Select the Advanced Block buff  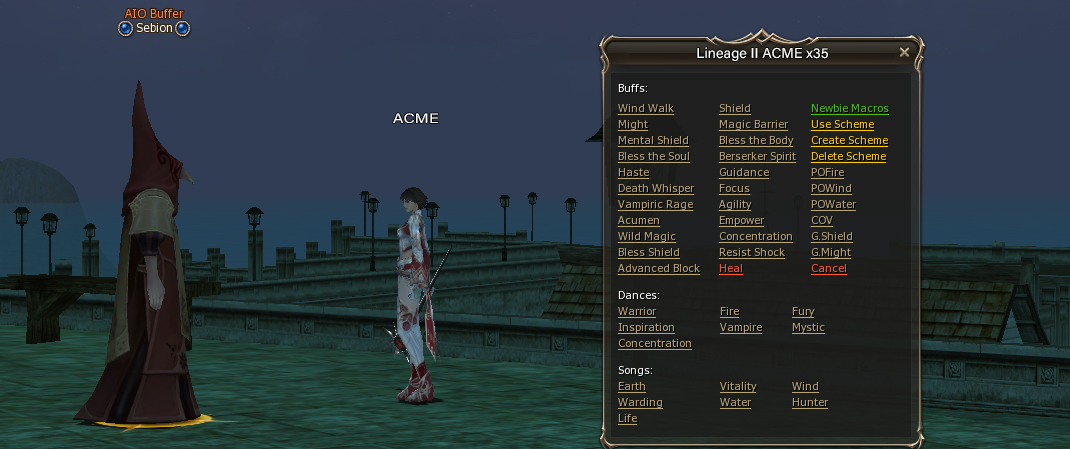point(658,268)
